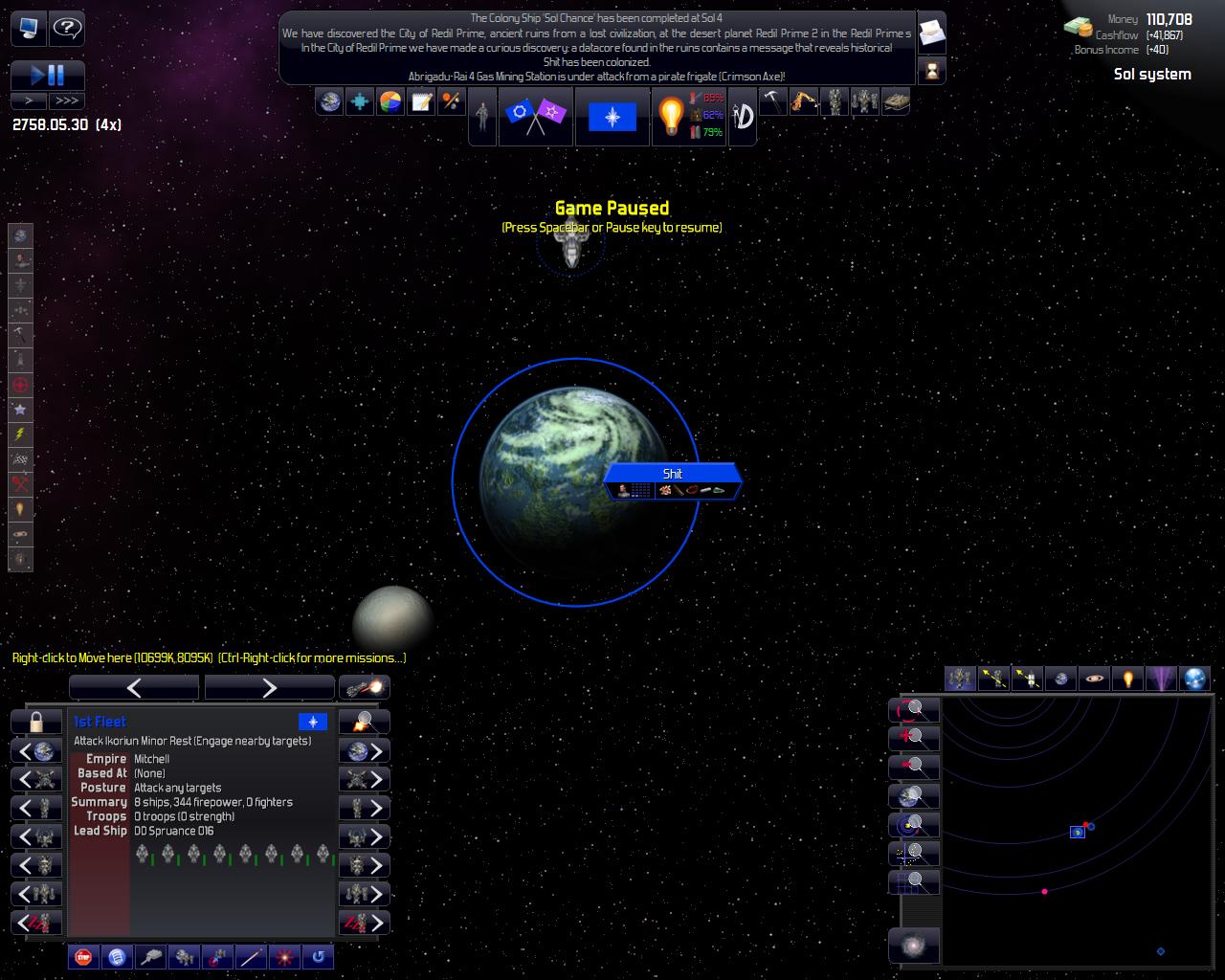Open the galaxy map spiral button
The height and width of the screenshot is (980, 1225).
[x=914, y=946]
